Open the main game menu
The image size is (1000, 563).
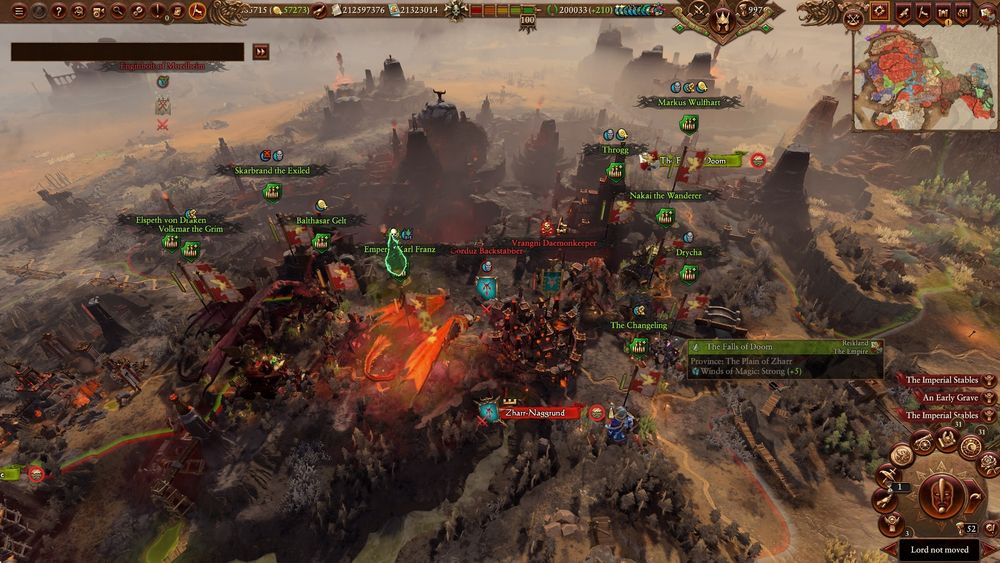18,11
